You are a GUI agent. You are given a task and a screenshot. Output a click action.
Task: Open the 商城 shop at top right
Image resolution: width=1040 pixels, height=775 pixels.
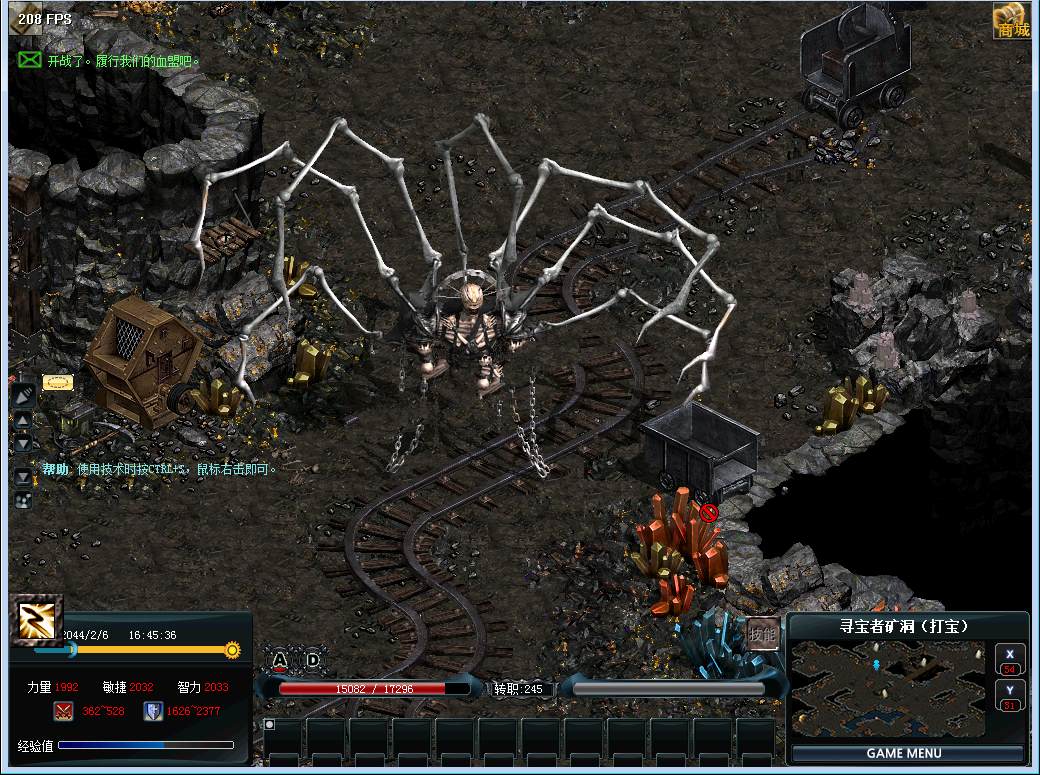pos(1011,20)
